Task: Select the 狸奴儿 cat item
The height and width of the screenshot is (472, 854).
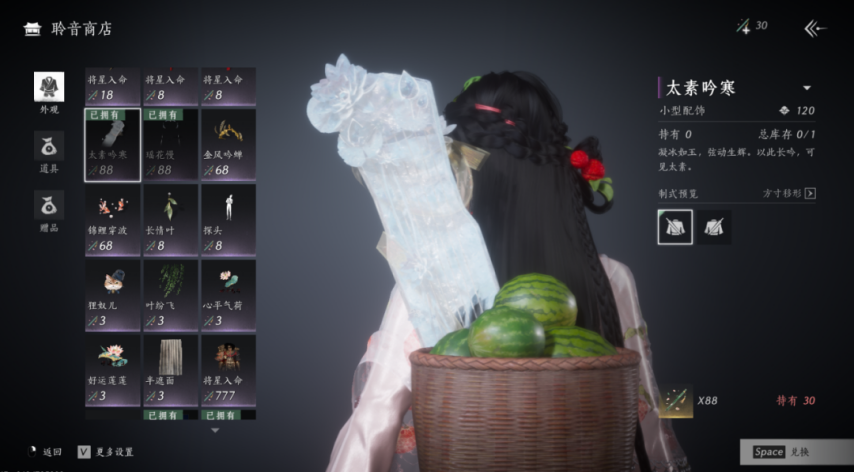Action: coord(112,295)
